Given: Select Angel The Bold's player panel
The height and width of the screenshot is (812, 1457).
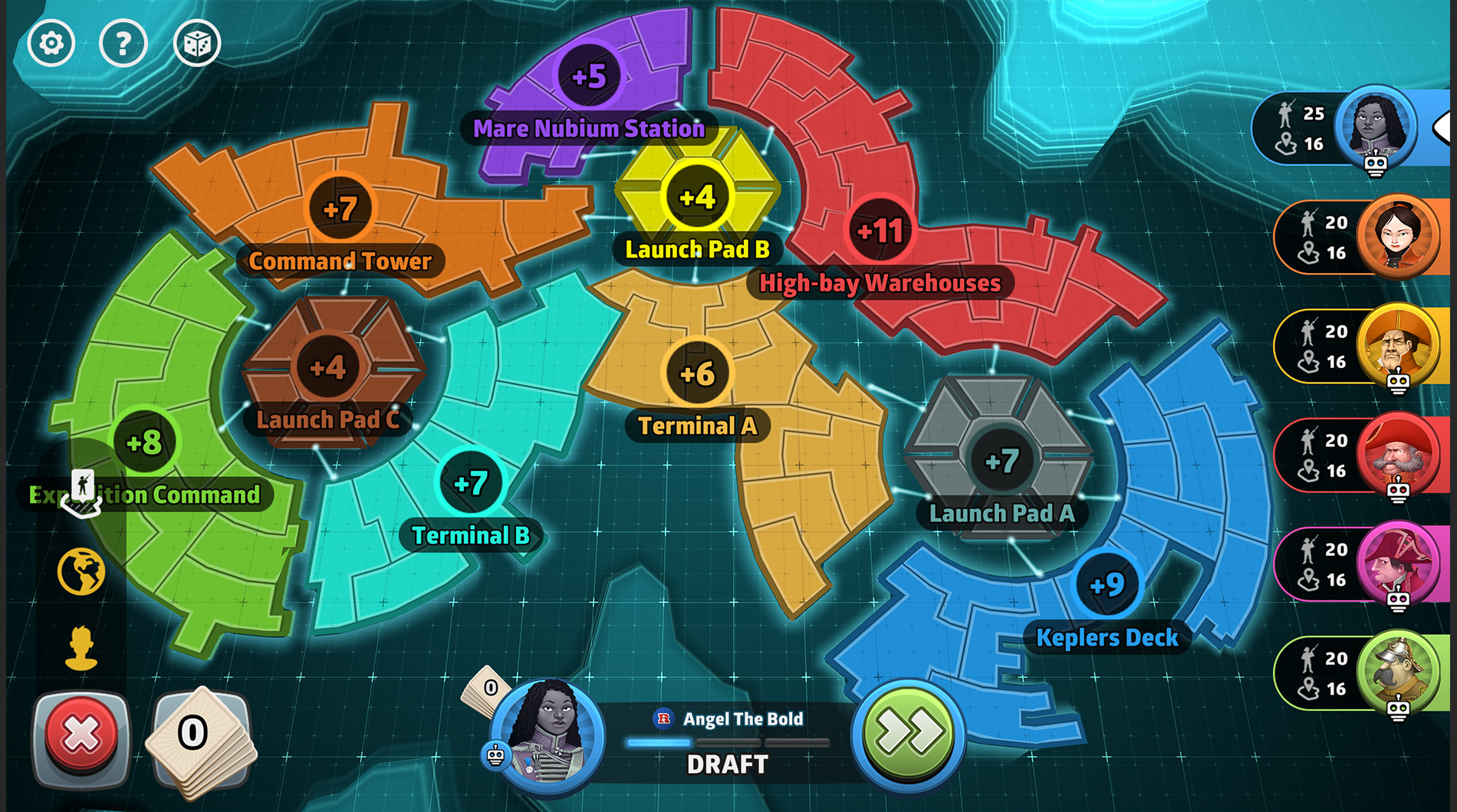Looking at the screenshot, I should (x=1350, y=130).
